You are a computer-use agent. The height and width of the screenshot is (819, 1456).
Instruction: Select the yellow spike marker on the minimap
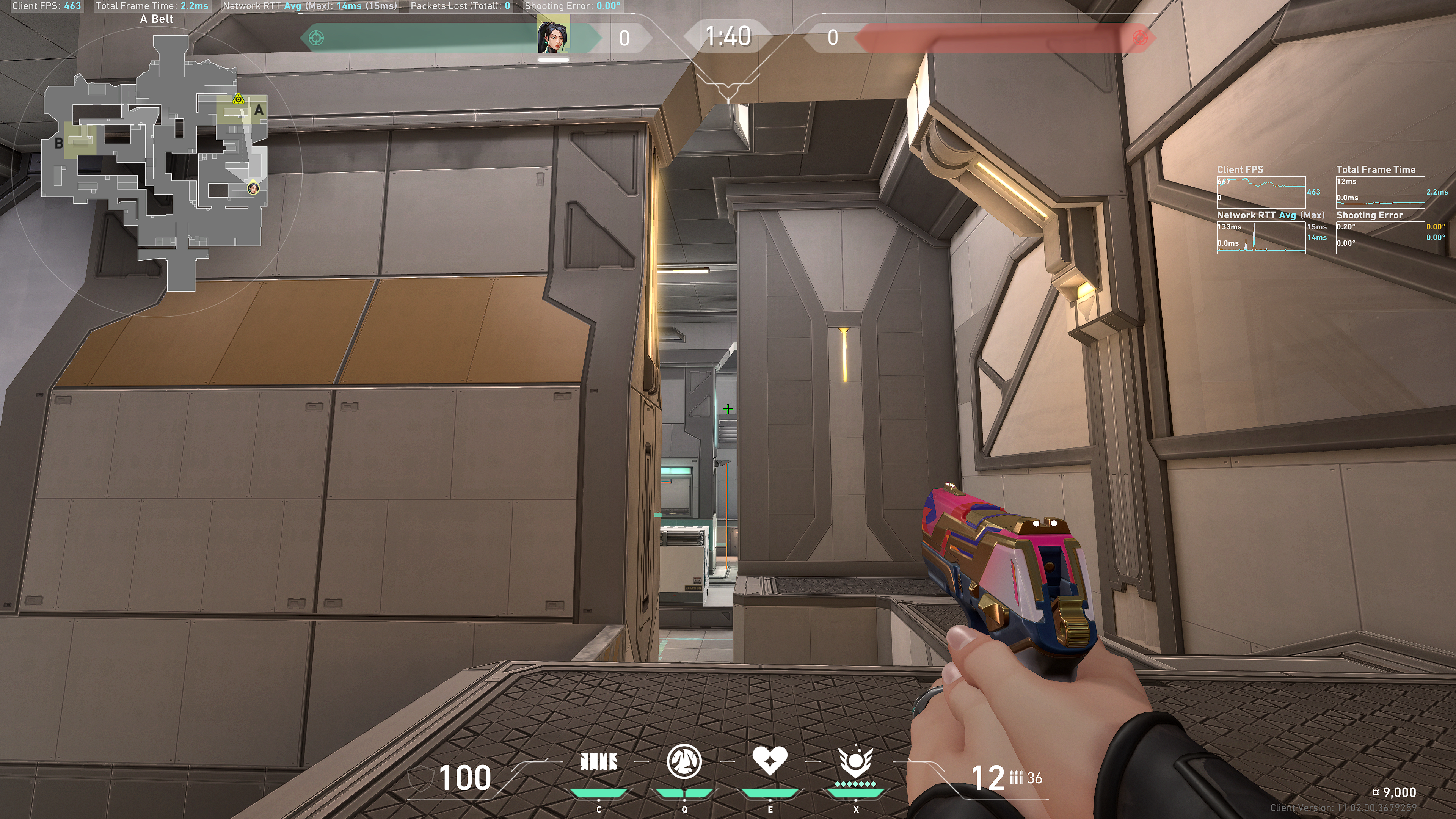click(x=238, y=99)
